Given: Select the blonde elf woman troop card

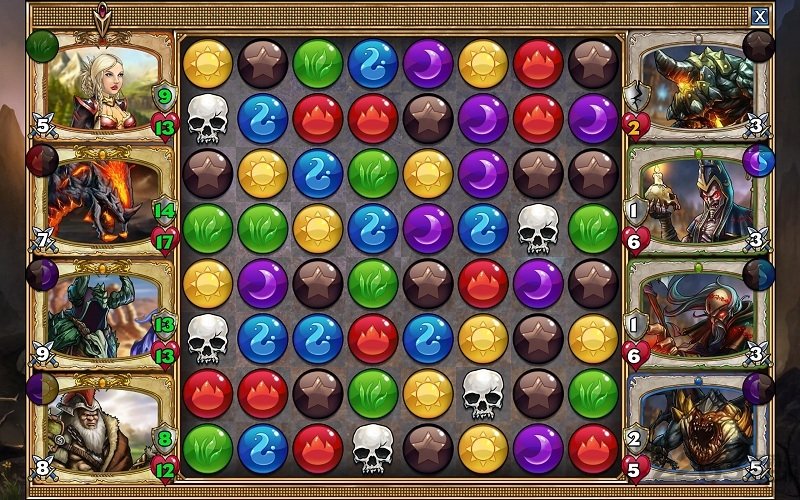Looking at the screenshot, I should (103, 86).
